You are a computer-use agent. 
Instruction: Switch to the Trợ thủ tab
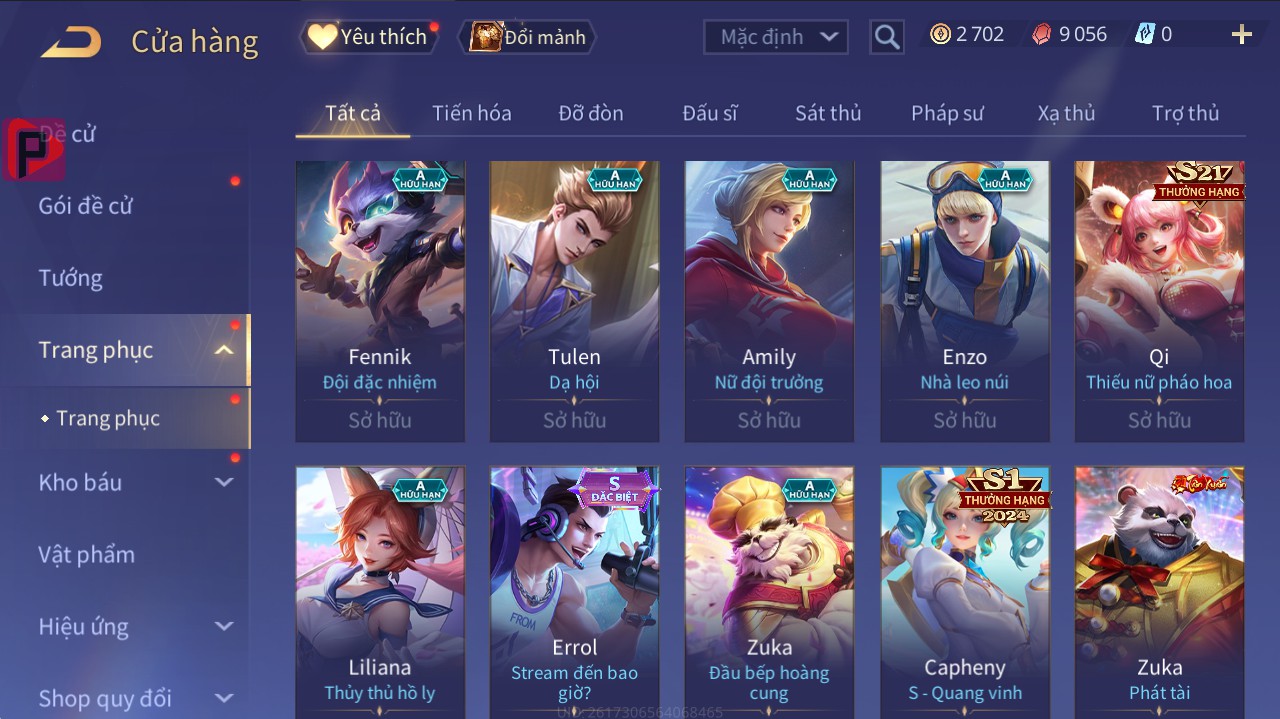(x=1185, y=113)
